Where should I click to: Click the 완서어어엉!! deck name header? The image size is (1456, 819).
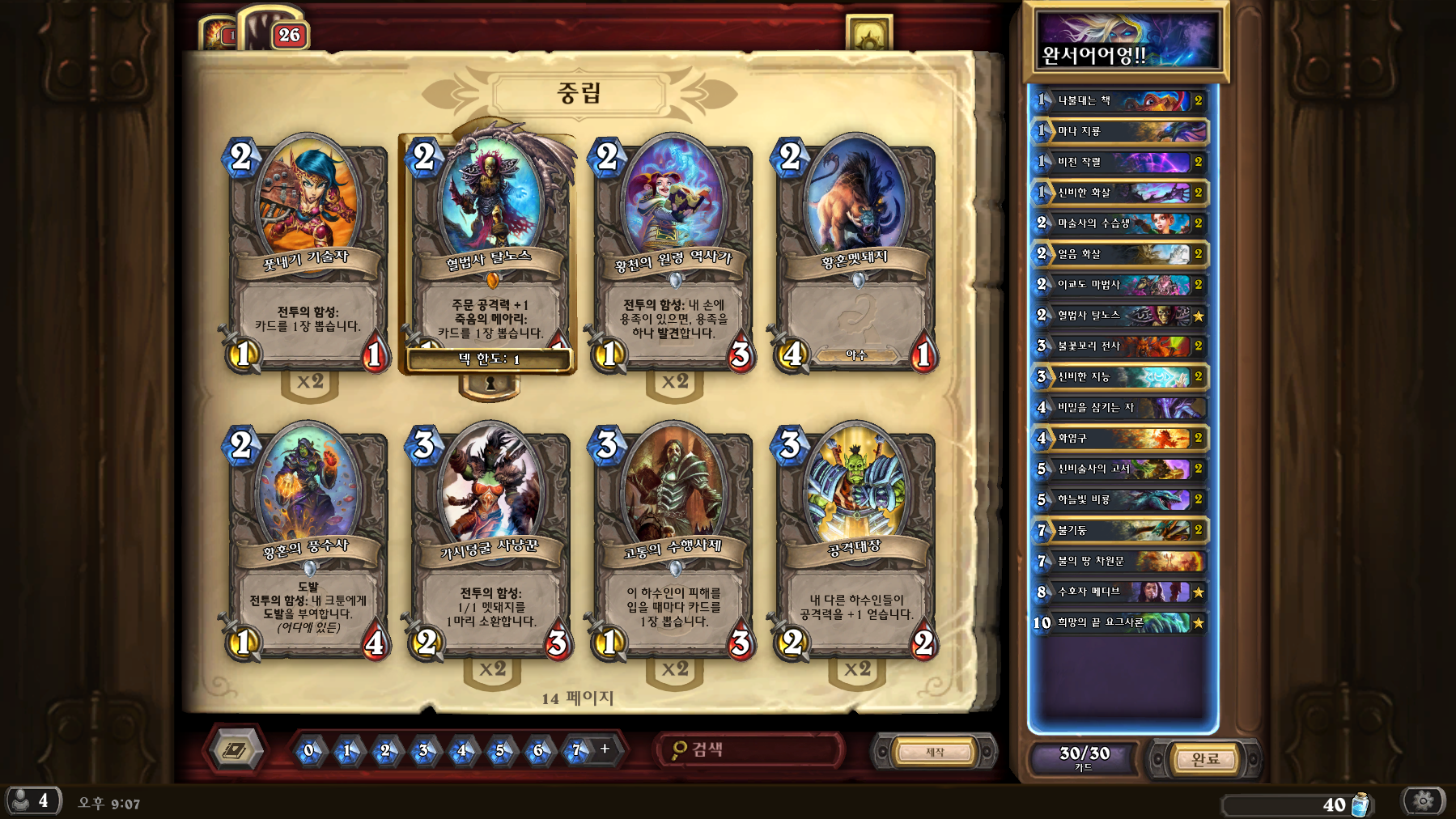[x=1126, y=40]
